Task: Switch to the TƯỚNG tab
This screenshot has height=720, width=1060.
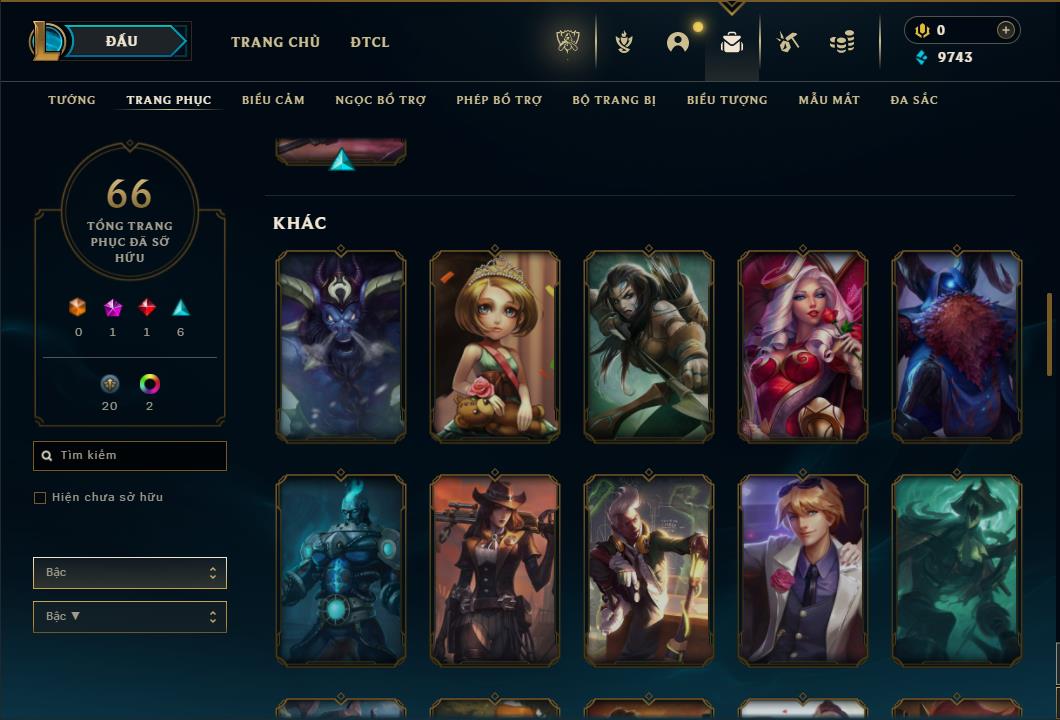Action: coord(72,100)
